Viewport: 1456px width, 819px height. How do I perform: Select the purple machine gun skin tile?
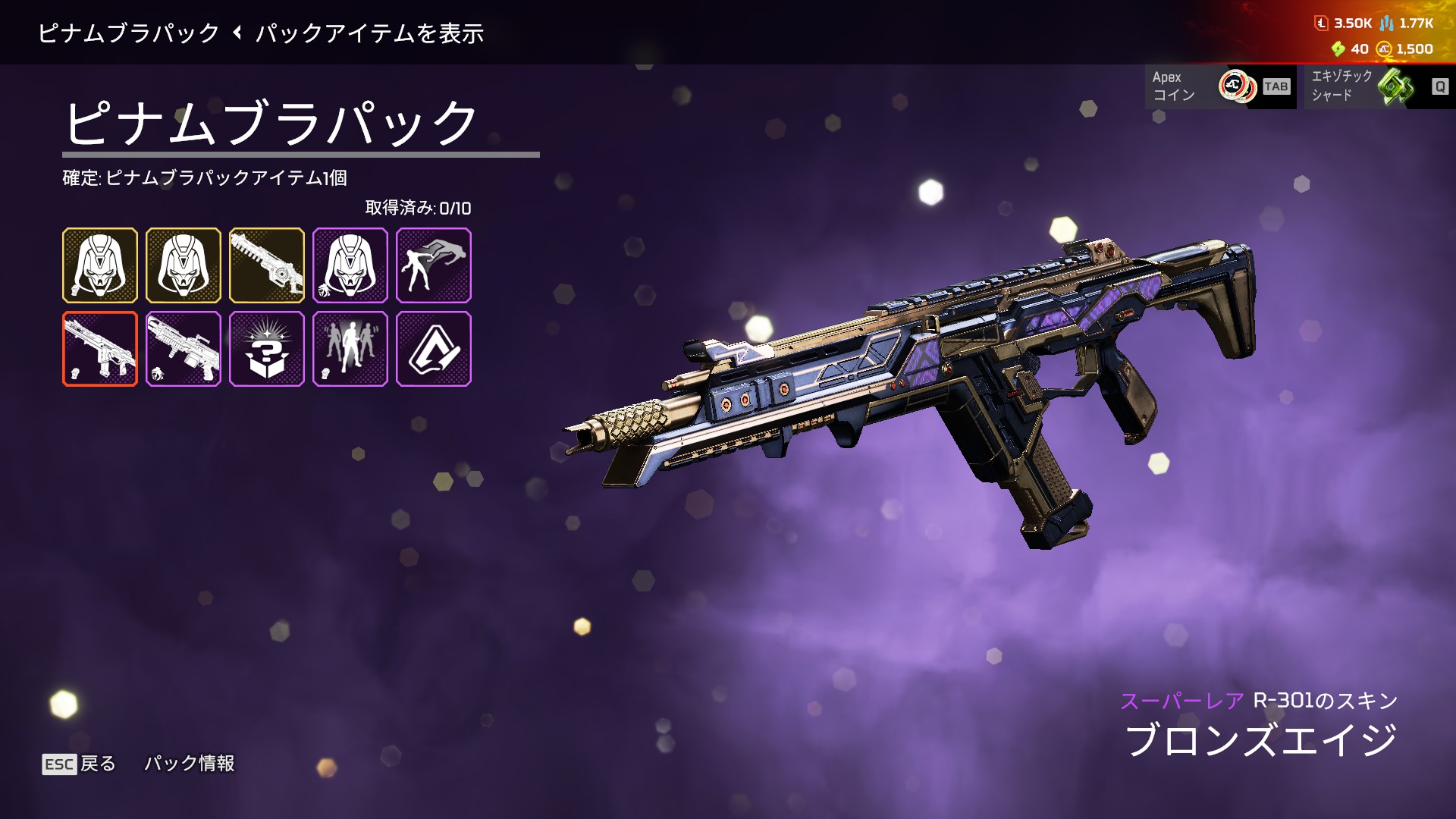184,349
